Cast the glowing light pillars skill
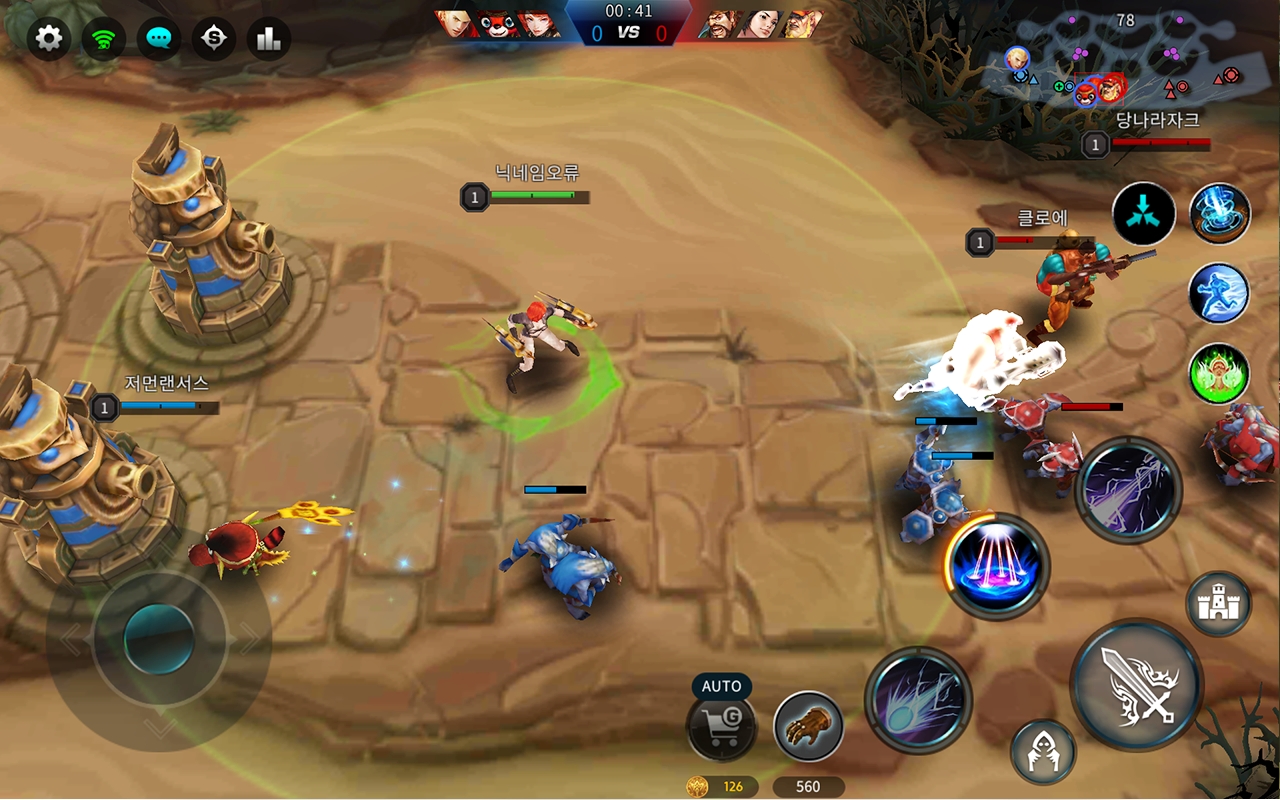This screenshot has height=800, width=1280. pos(997,566)
